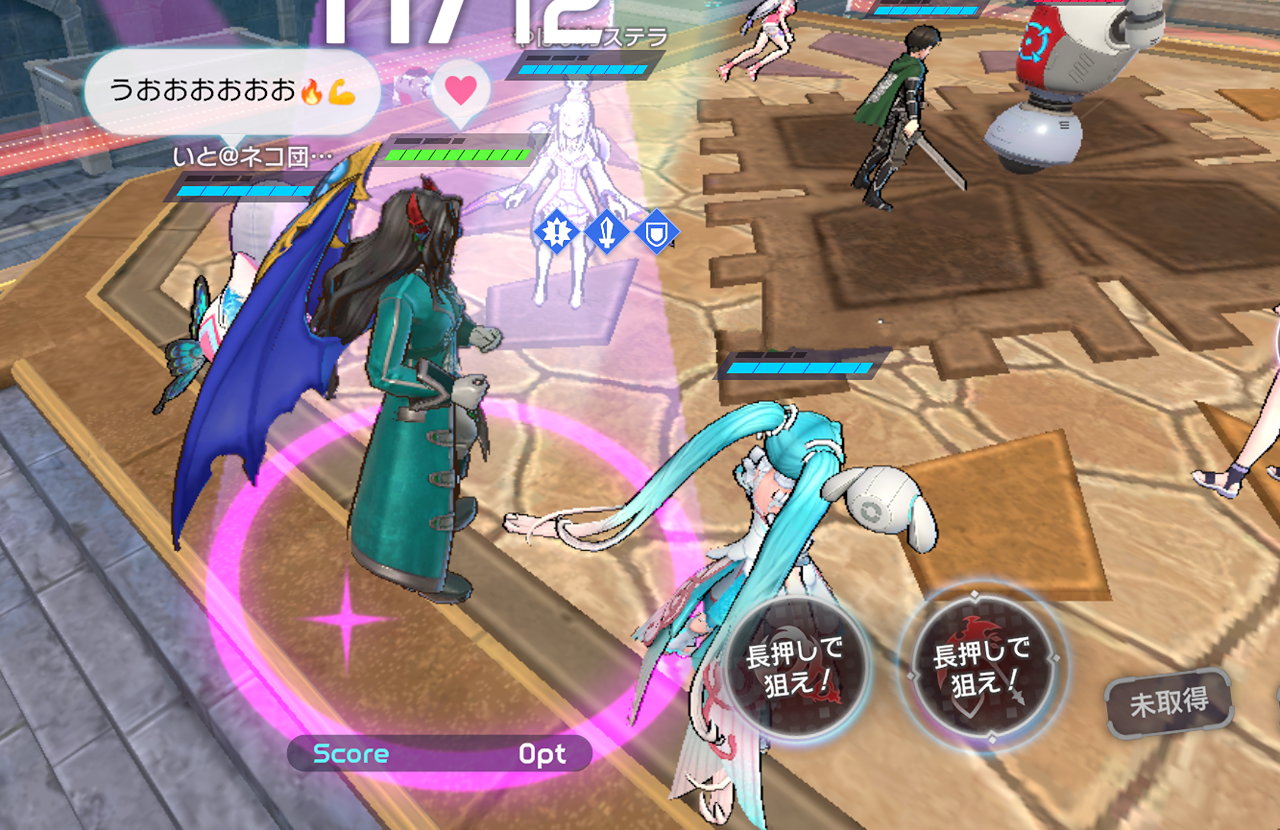Tap the plain-ringed 長押しで狙え skill button
Screen dimensions: 1280x830
(797, 667)
